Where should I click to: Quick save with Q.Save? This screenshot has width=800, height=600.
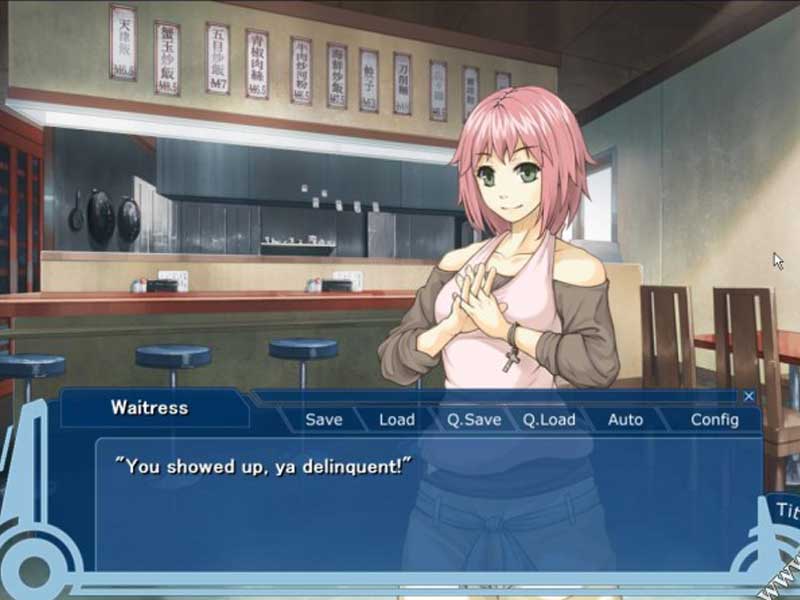click(474, 420)
